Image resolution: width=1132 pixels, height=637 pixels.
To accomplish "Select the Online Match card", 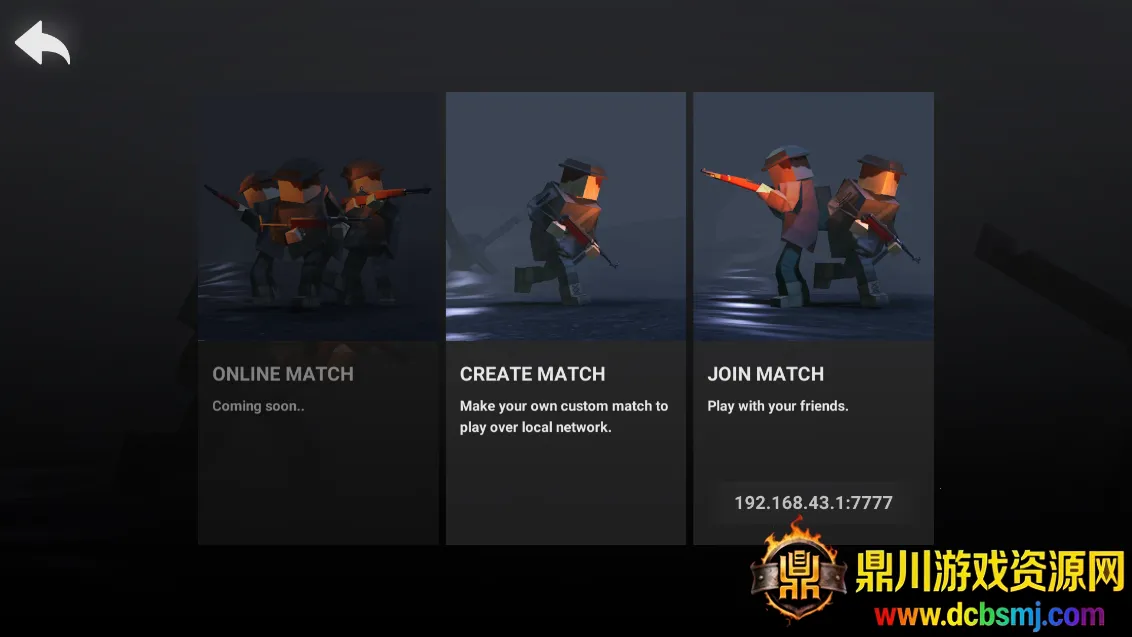I will click(317, 318).
